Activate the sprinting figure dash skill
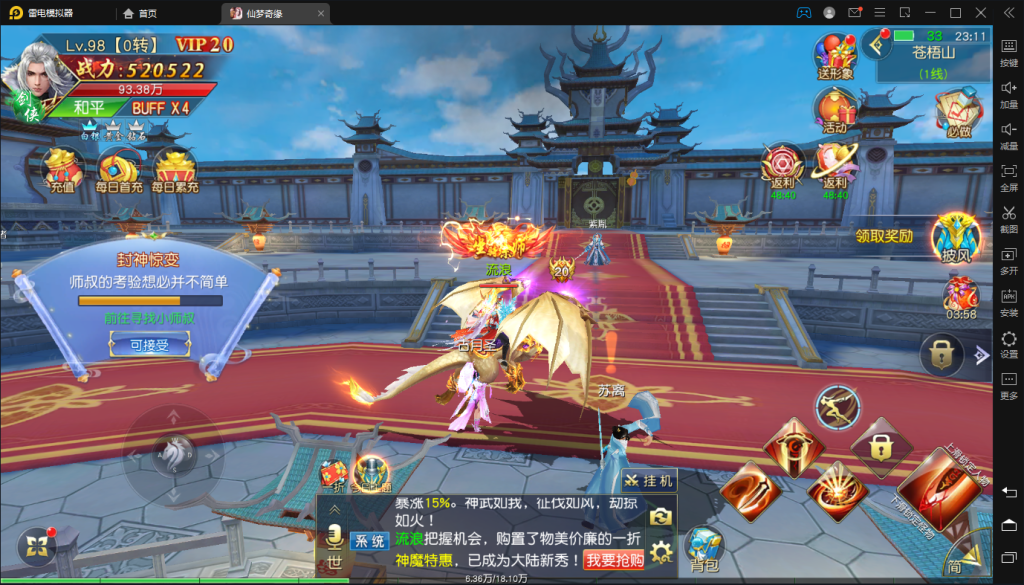Image resolution: width=1024 pixels, height=585 pixels. (837, 406)
